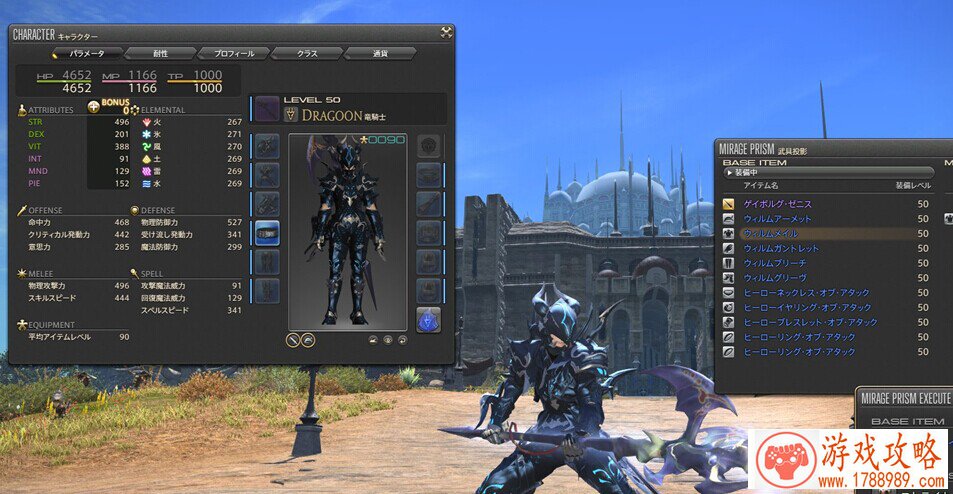Viewport: 953px width, 494px height.
Task: Click the attribute BONUS plus icon
Action: point(94,105)
